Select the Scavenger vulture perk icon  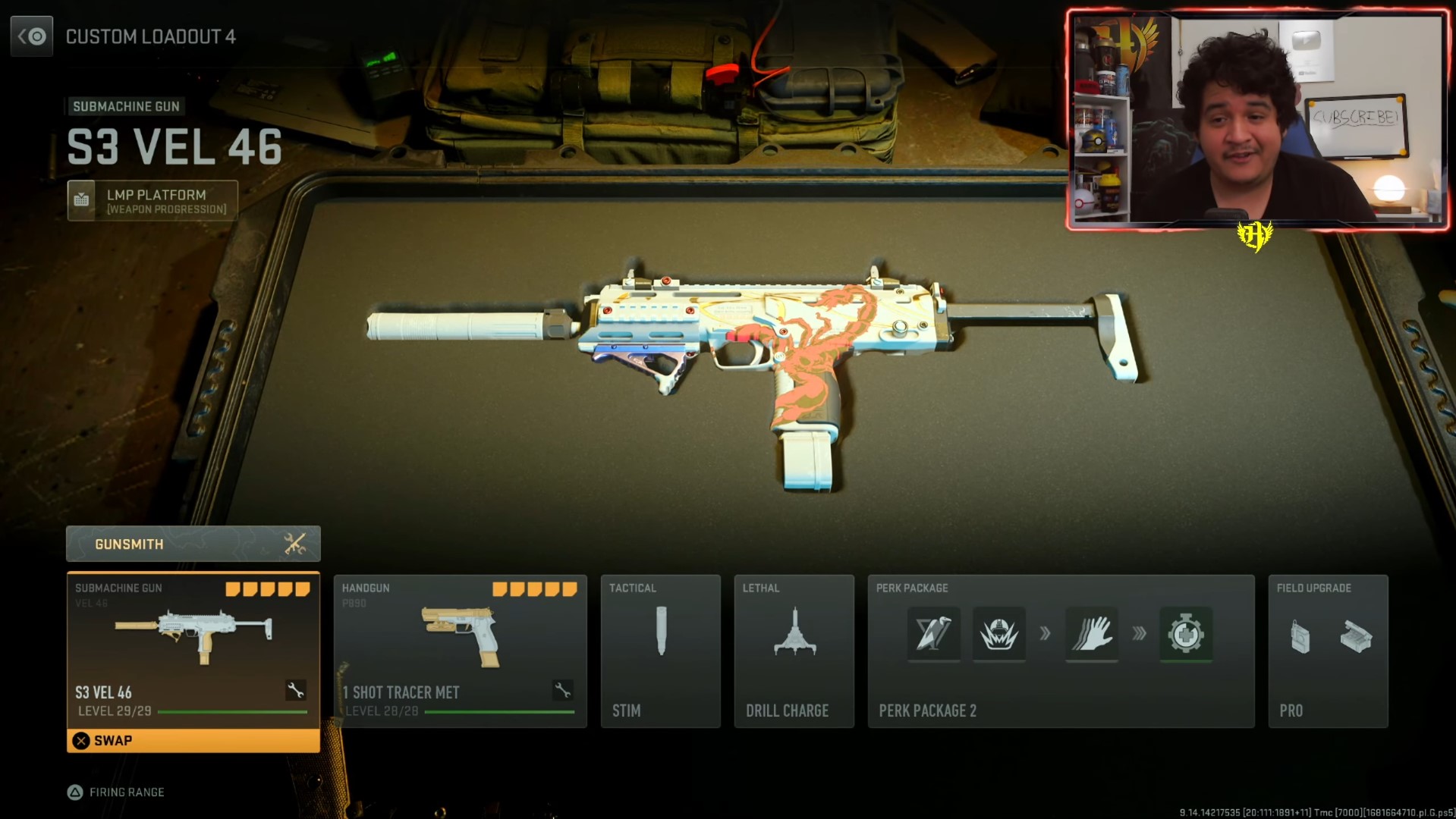tap(933, 635)
